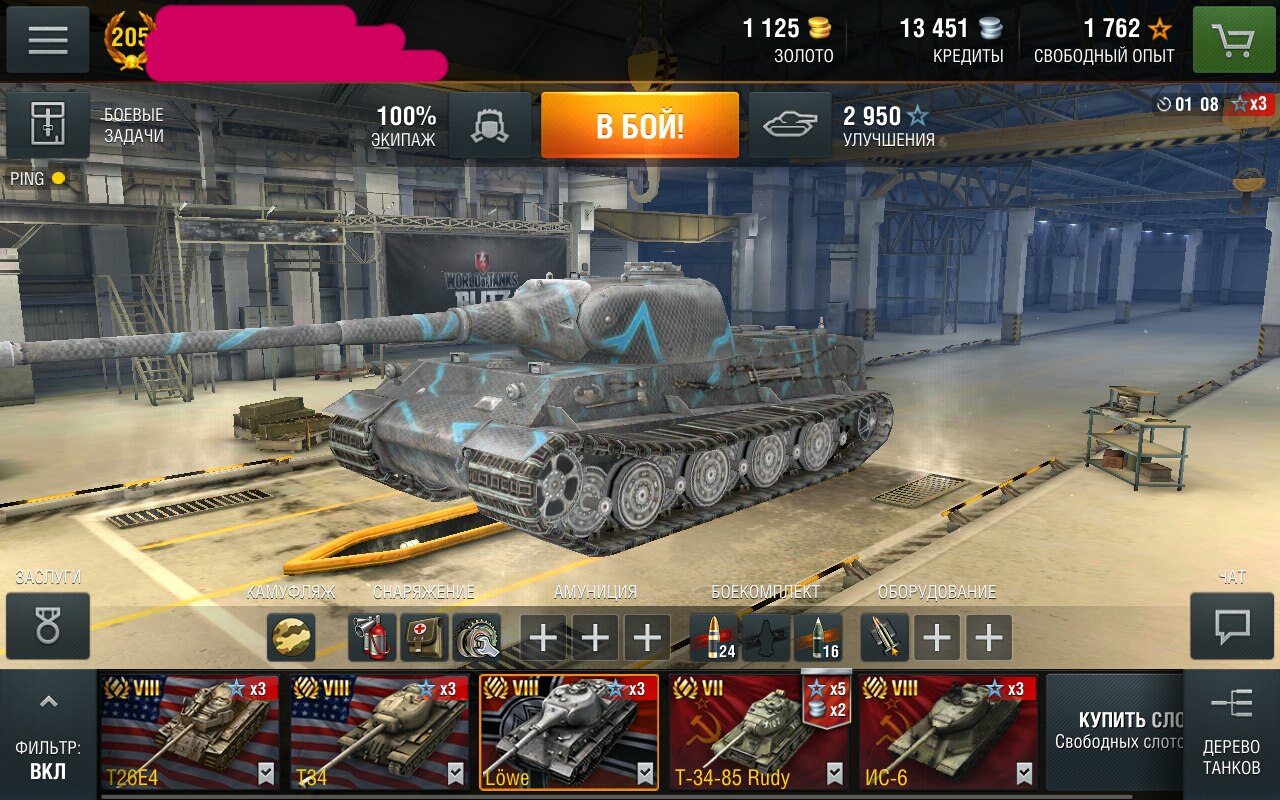Open the hamburger main menu

click(x=48, y=40)
